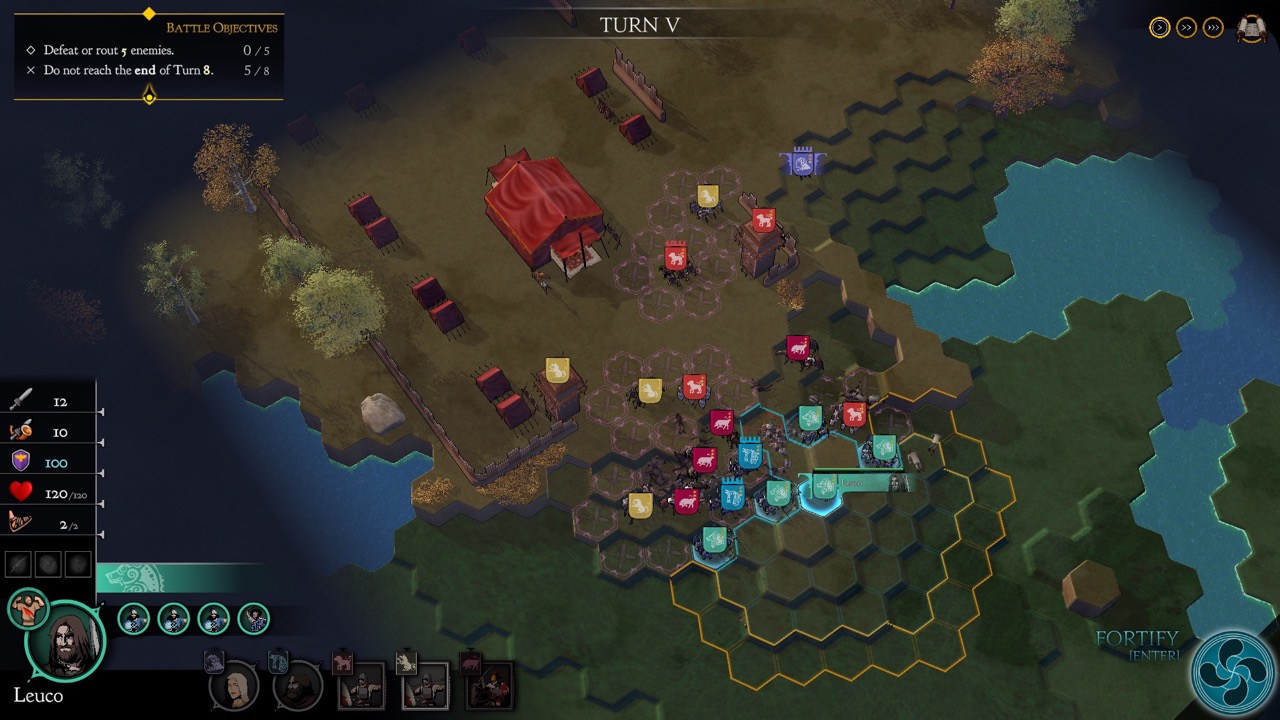Select the purple crenellated banner unit
The image size is (1280, 720).
pos(802,163)
